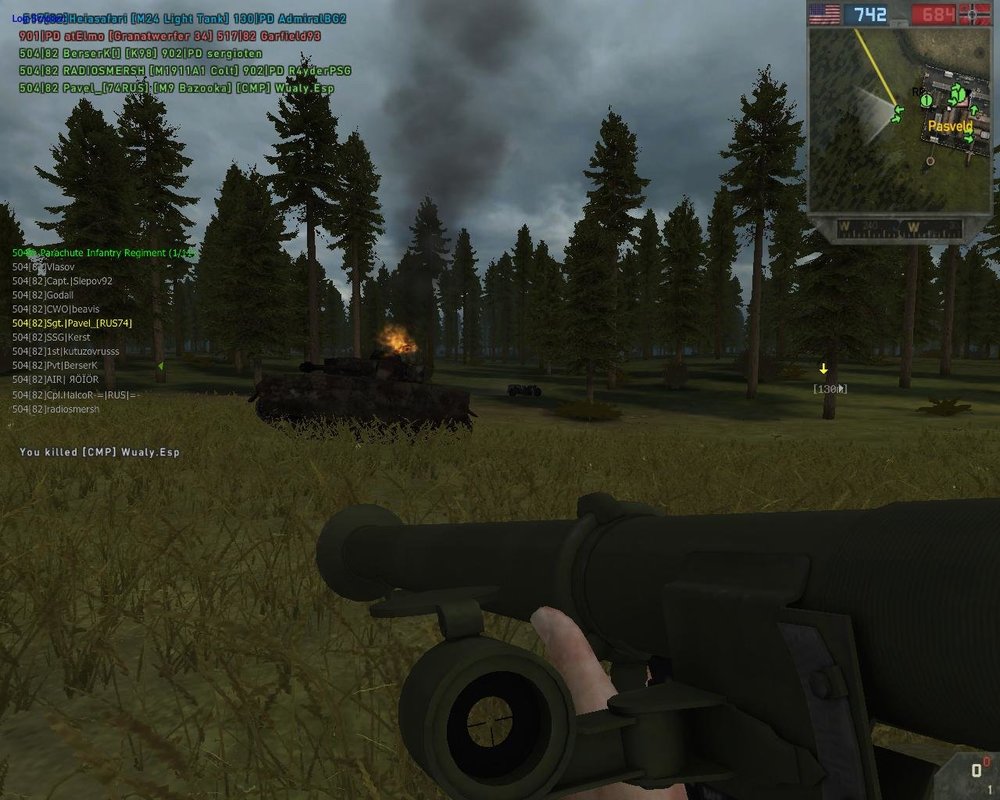Click the American flag team icon
The height and width of the screenshot is (800, 1000).
[x=824, y=14]
